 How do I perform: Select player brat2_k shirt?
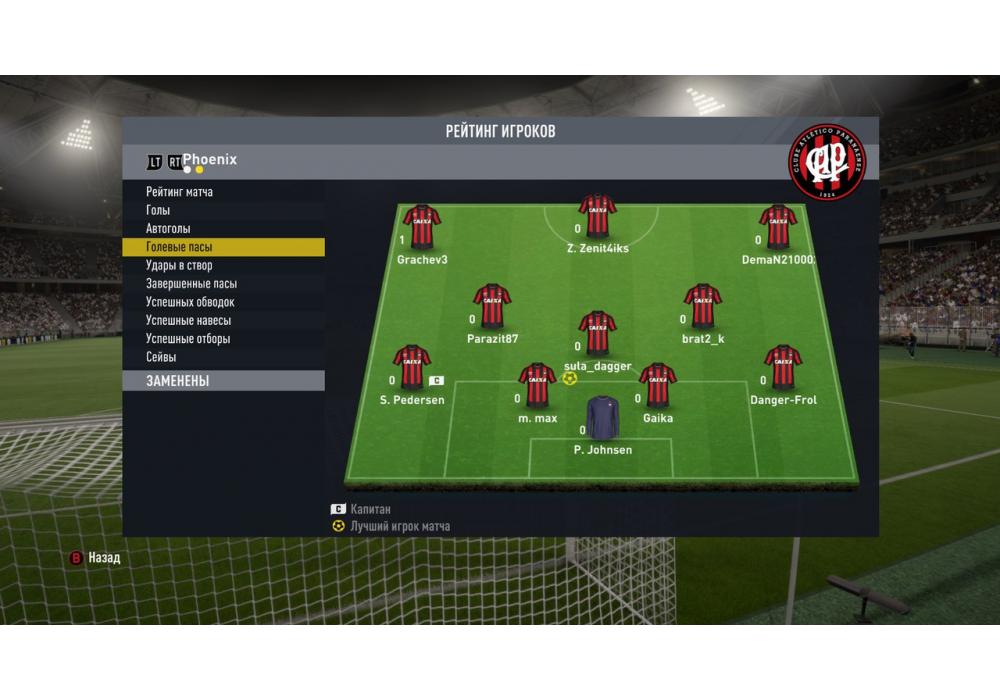point(702,306)
